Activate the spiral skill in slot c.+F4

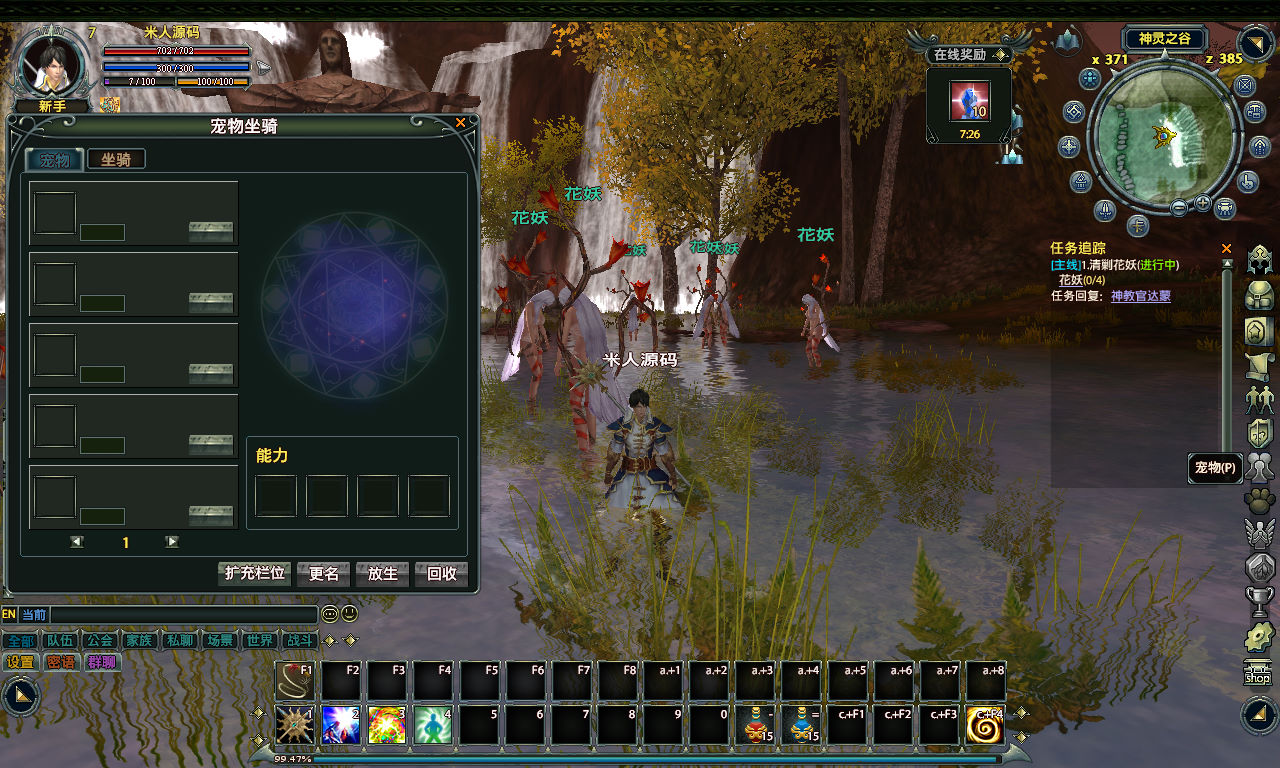click(985, 726)
